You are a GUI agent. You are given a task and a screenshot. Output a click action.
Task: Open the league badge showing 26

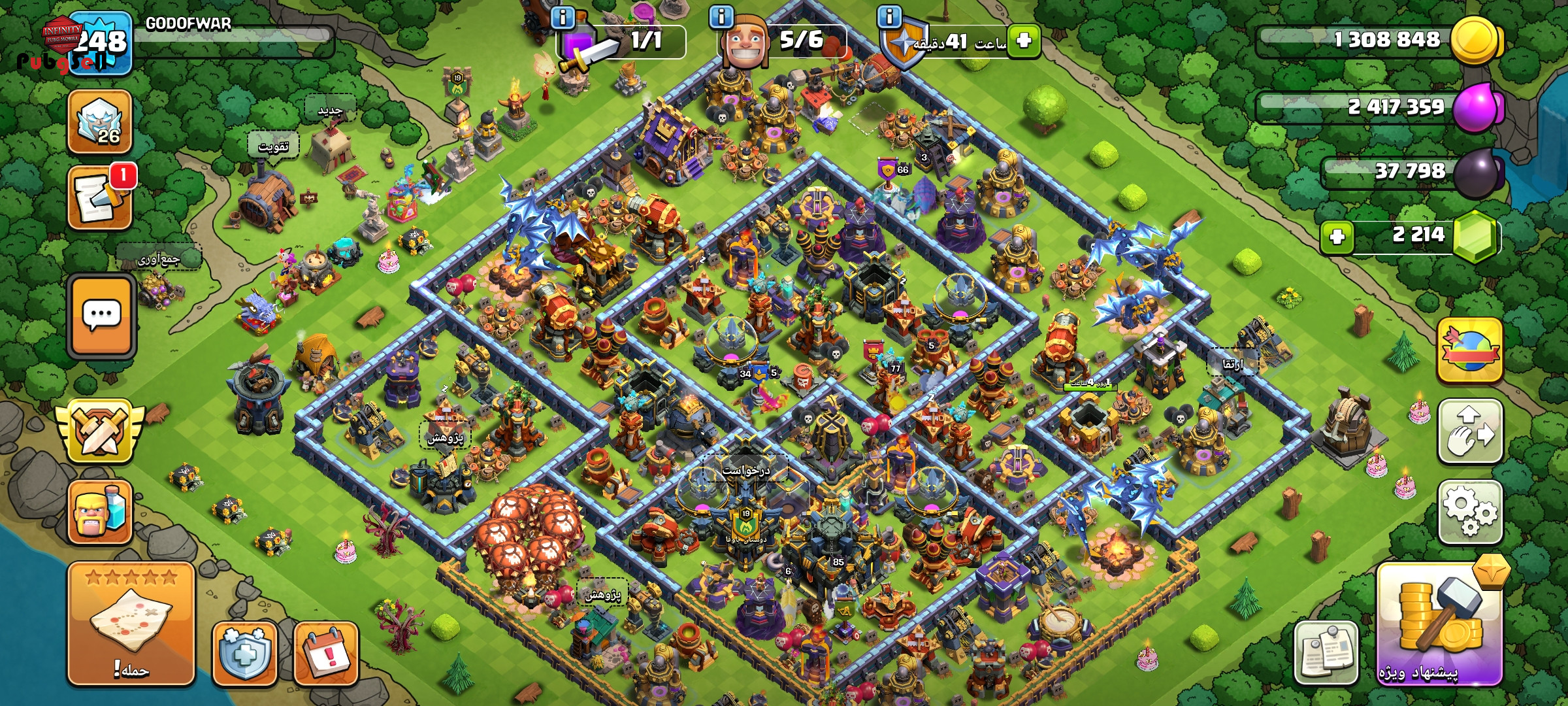click(100, 122)
